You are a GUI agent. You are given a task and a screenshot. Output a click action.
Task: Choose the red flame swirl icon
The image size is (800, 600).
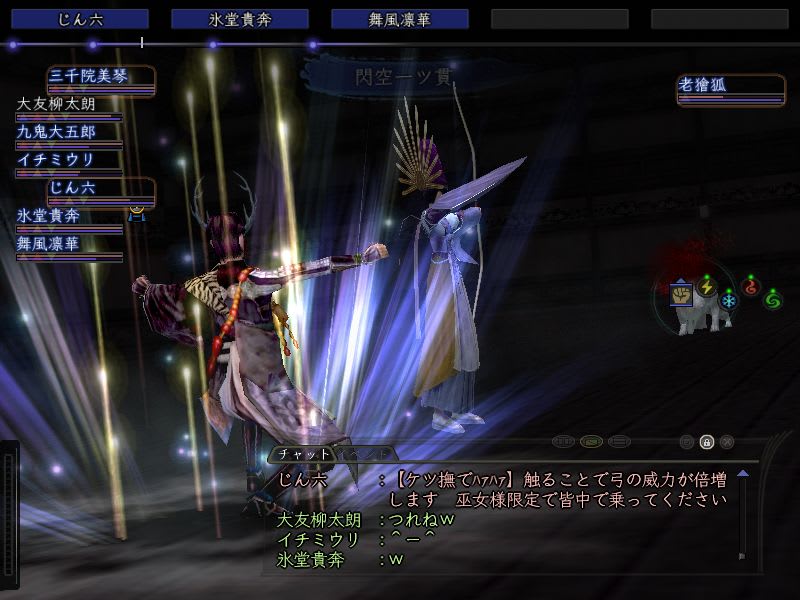click(x=750, y=287)
